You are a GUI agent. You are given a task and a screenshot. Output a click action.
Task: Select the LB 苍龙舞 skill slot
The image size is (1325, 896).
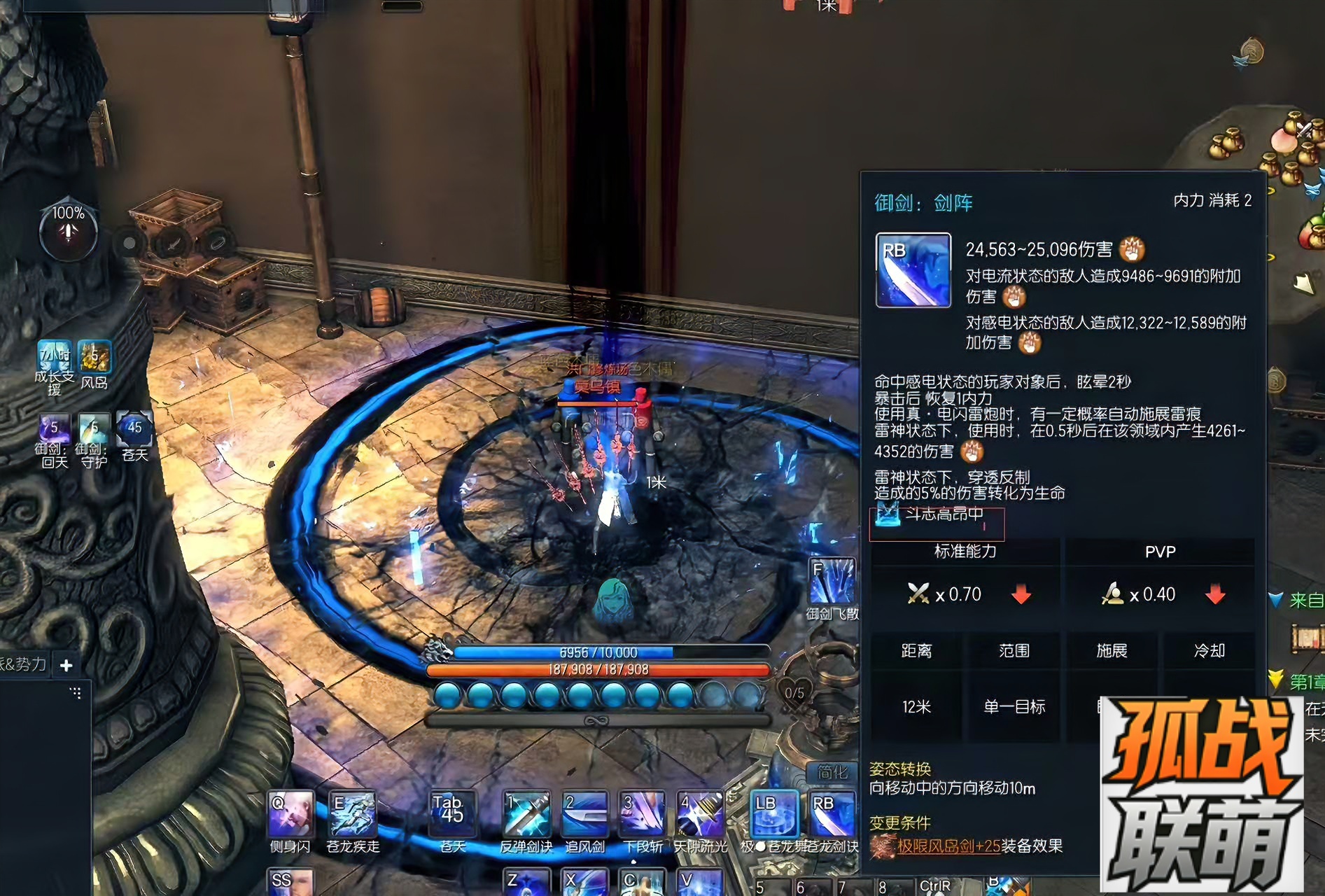click(x=773, y=813)
